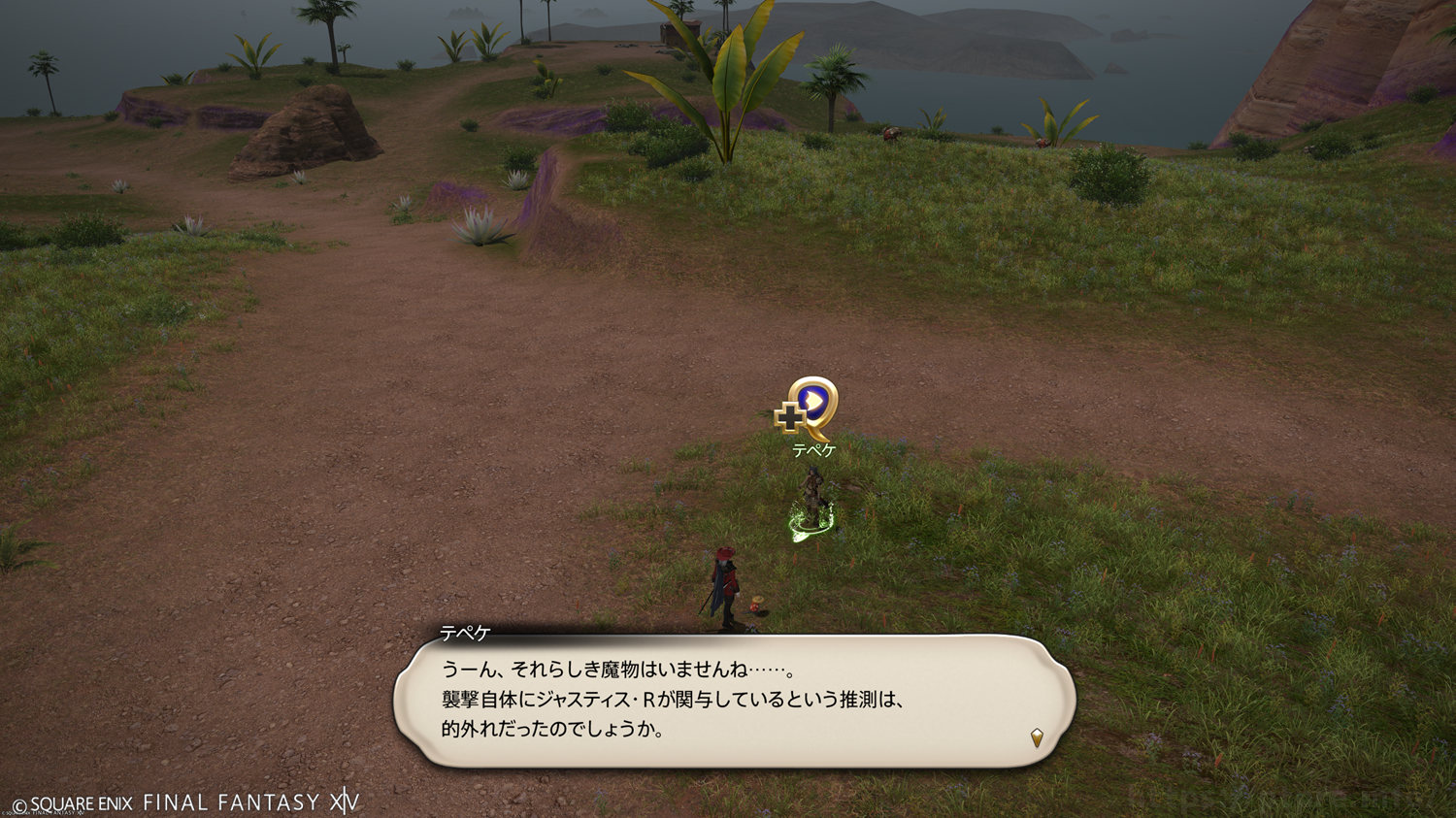Advance Tepeke's dialogue text box
Viewport: 1456px width, 818px height.
734,701
